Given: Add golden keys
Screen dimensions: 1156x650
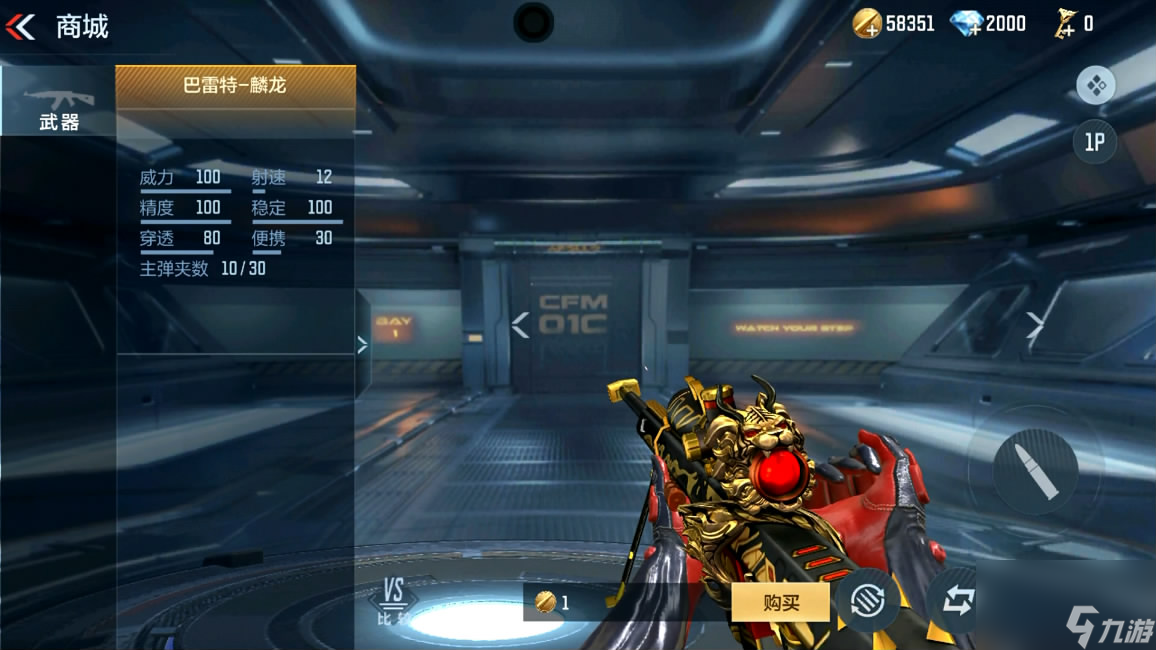Looking at the screenshot, I should [1063, 24].
